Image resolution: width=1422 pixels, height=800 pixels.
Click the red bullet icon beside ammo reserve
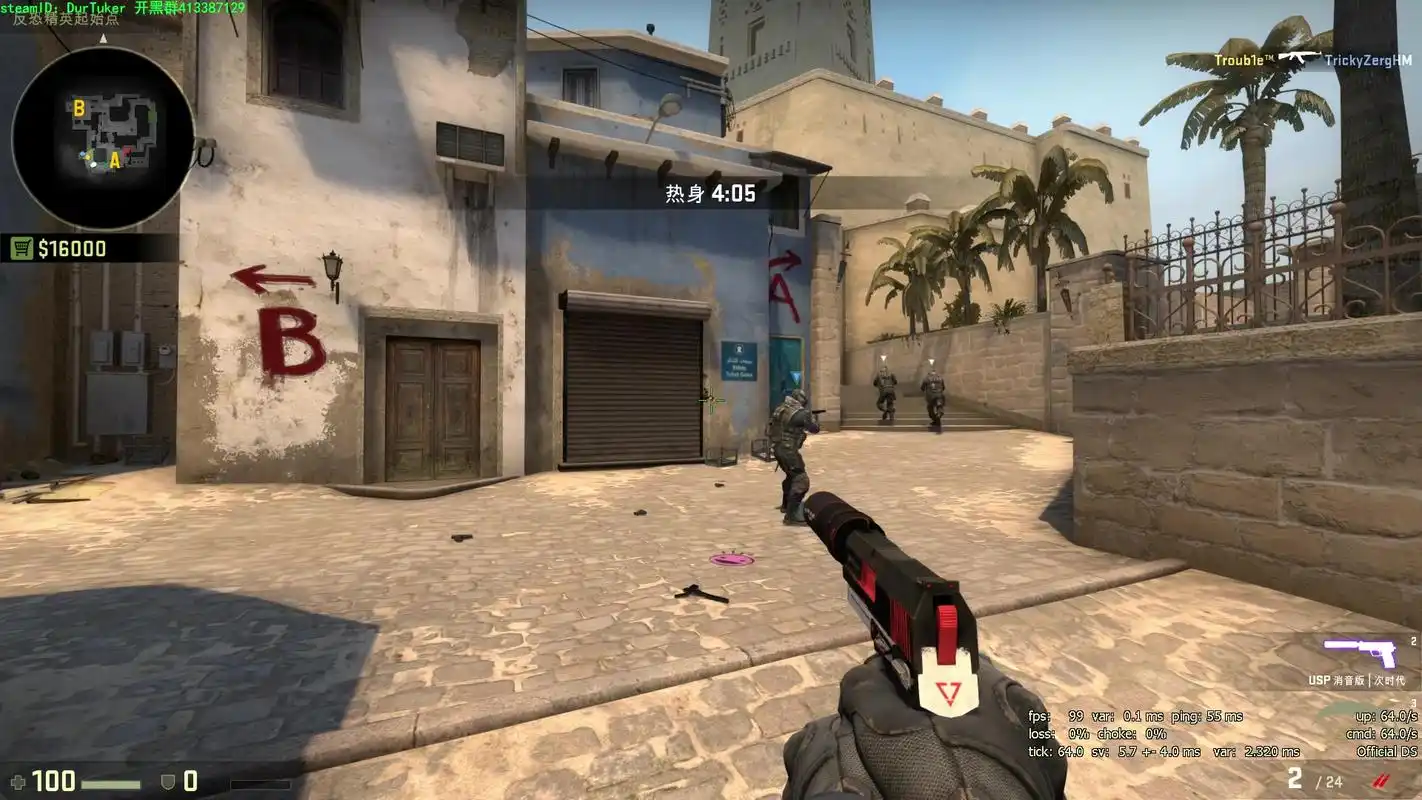[x=1380, y=781]
